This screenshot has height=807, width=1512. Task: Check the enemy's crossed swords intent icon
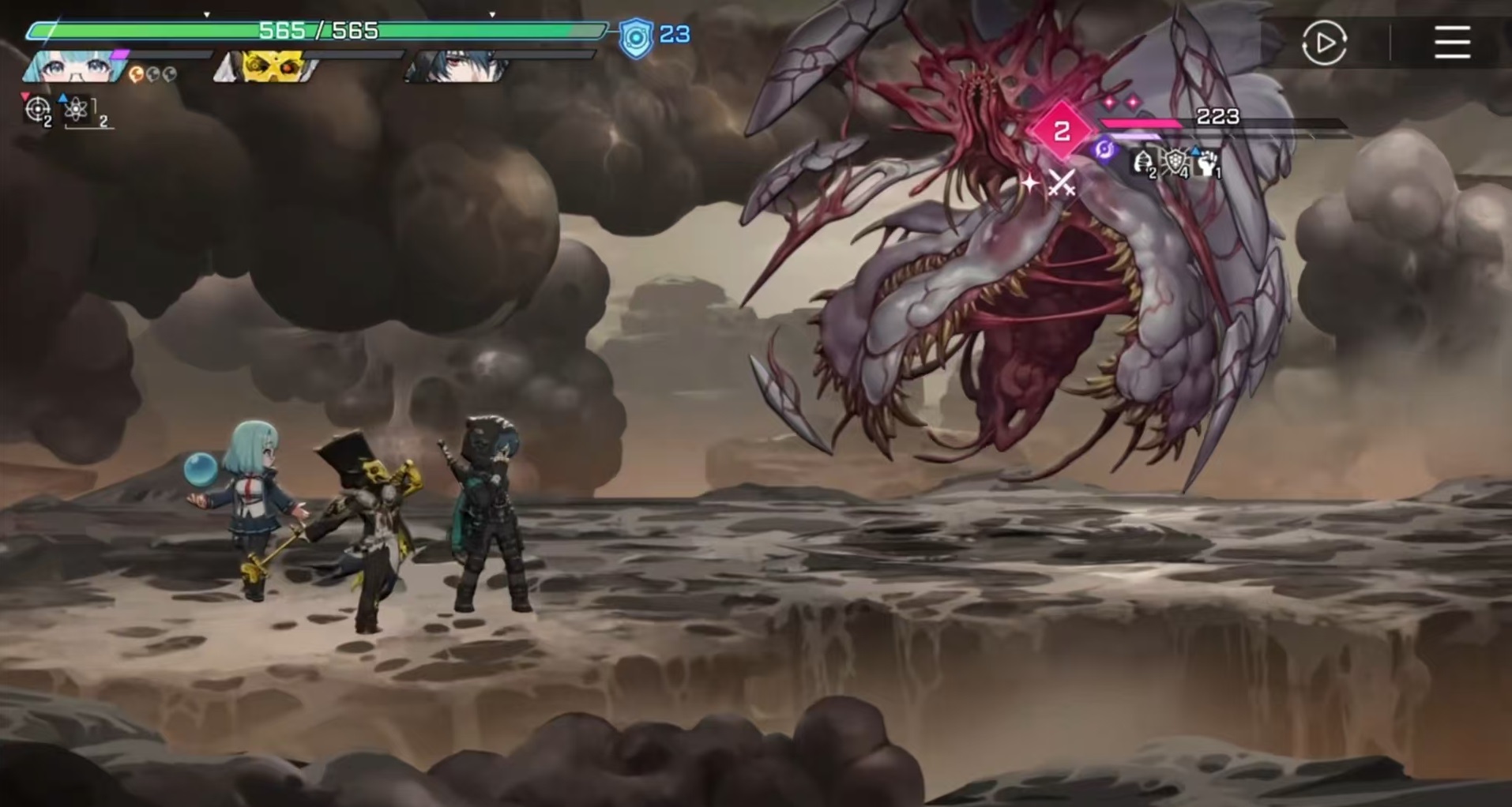click(1061, 183)
